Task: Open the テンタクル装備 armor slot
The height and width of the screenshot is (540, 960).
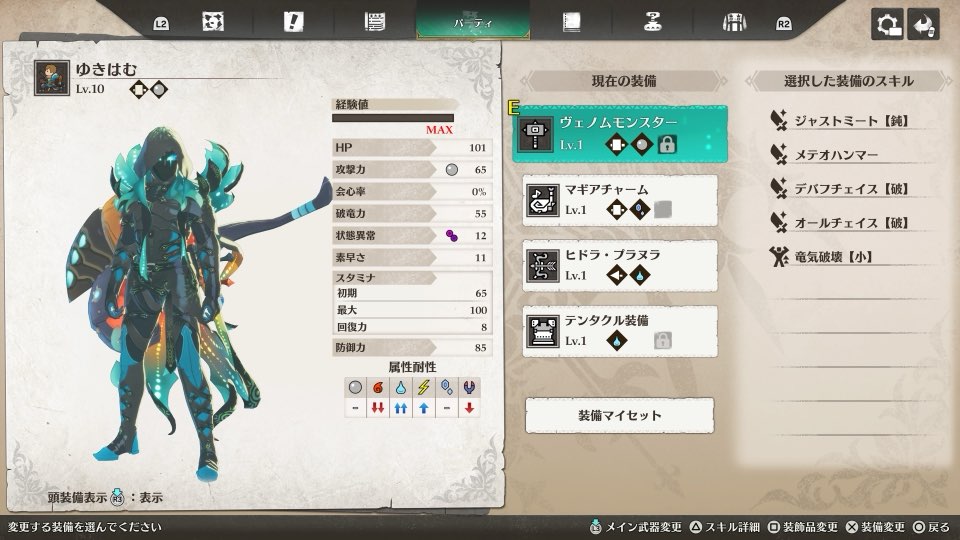Action: pos(619,331)
